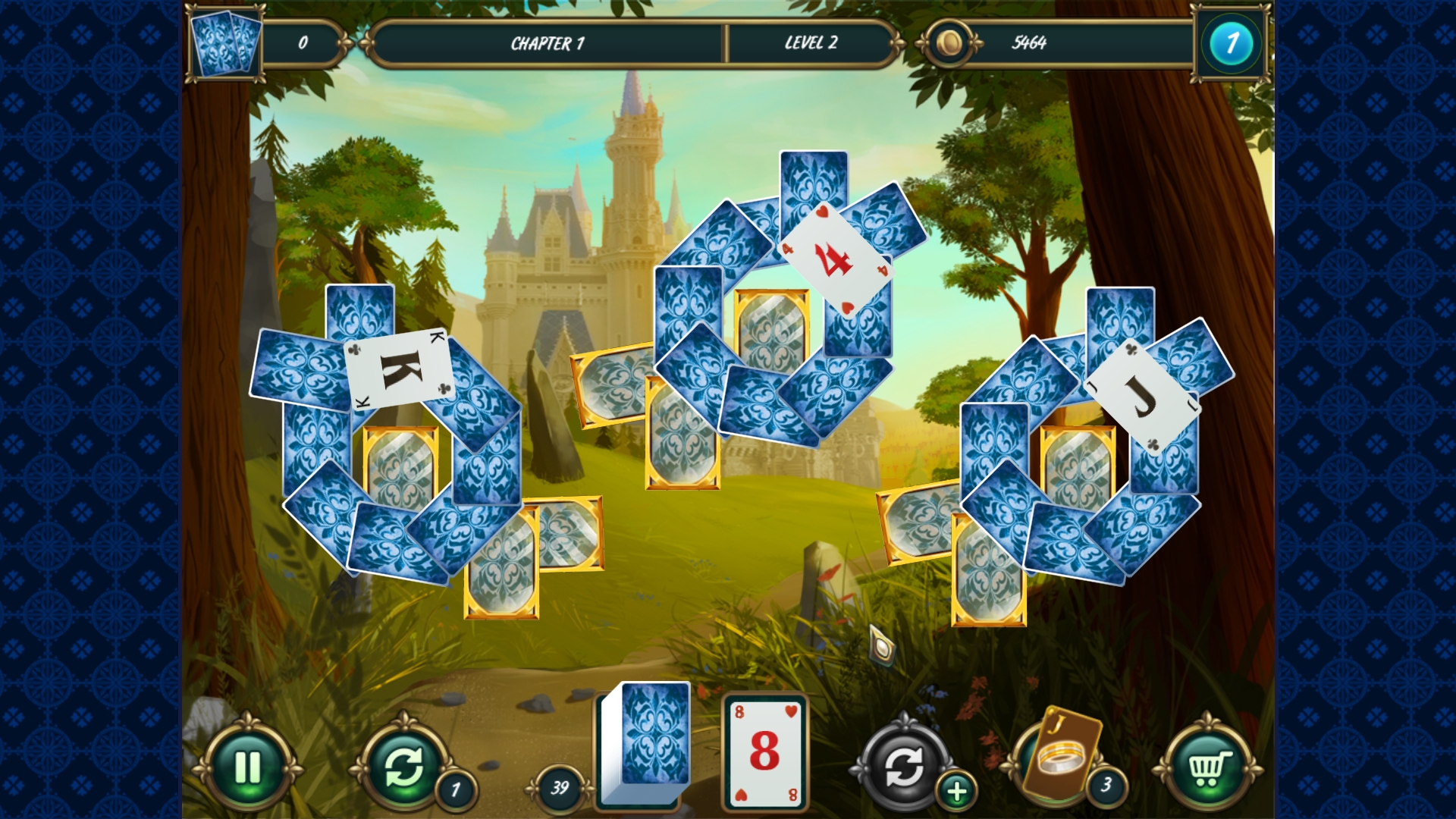Image resolution: width=1456 pixels, height=819 pixels.
Task: Click the Chapter 1 banner
Action: (544, 43)
